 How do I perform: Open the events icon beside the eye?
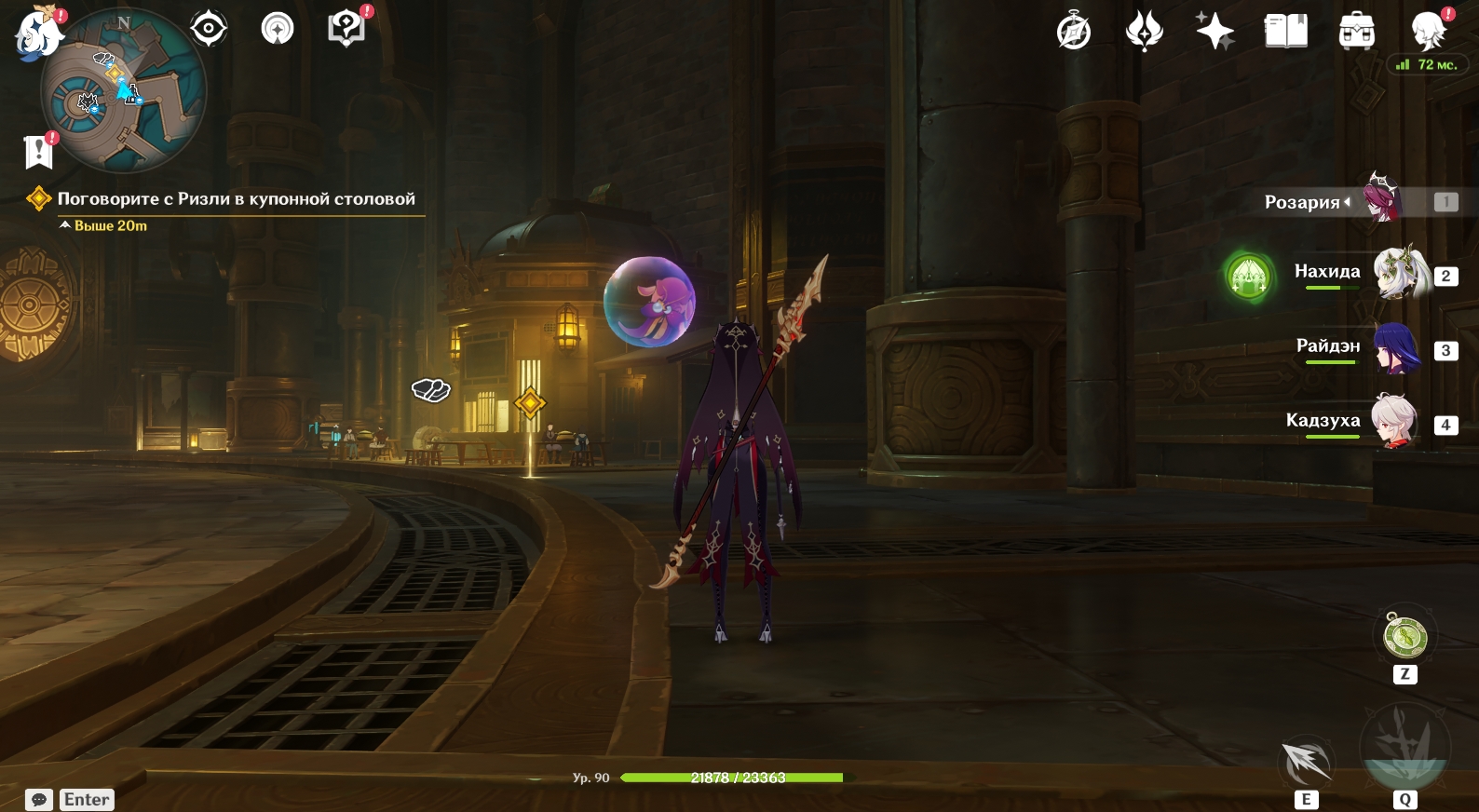pos(277,29)
